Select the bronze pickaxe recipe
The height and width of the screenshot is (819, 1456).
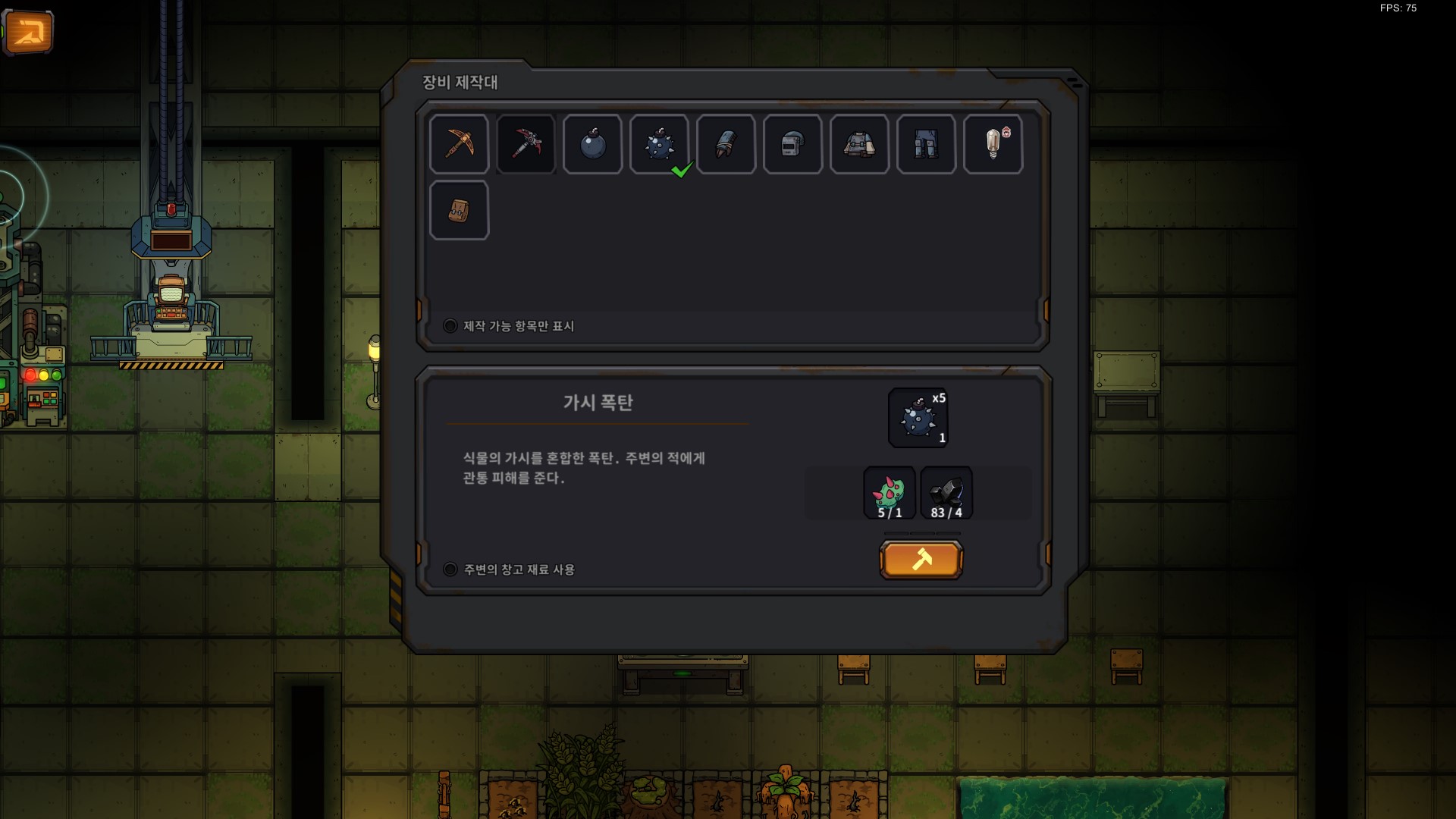tap(459, 144)
